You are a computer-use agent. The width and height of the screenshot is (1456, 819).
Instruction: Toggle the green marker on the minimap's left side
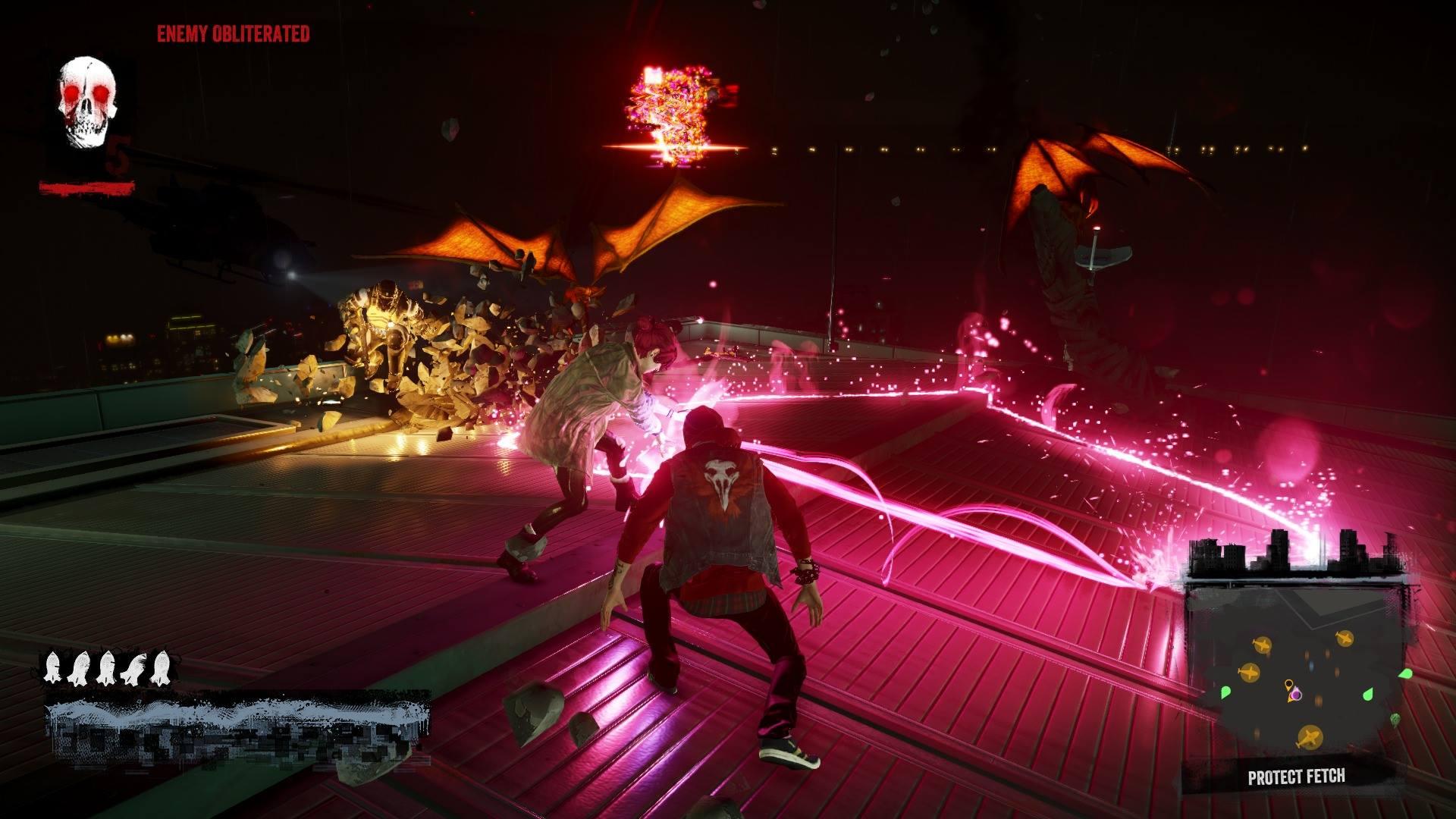point(1226,692)
